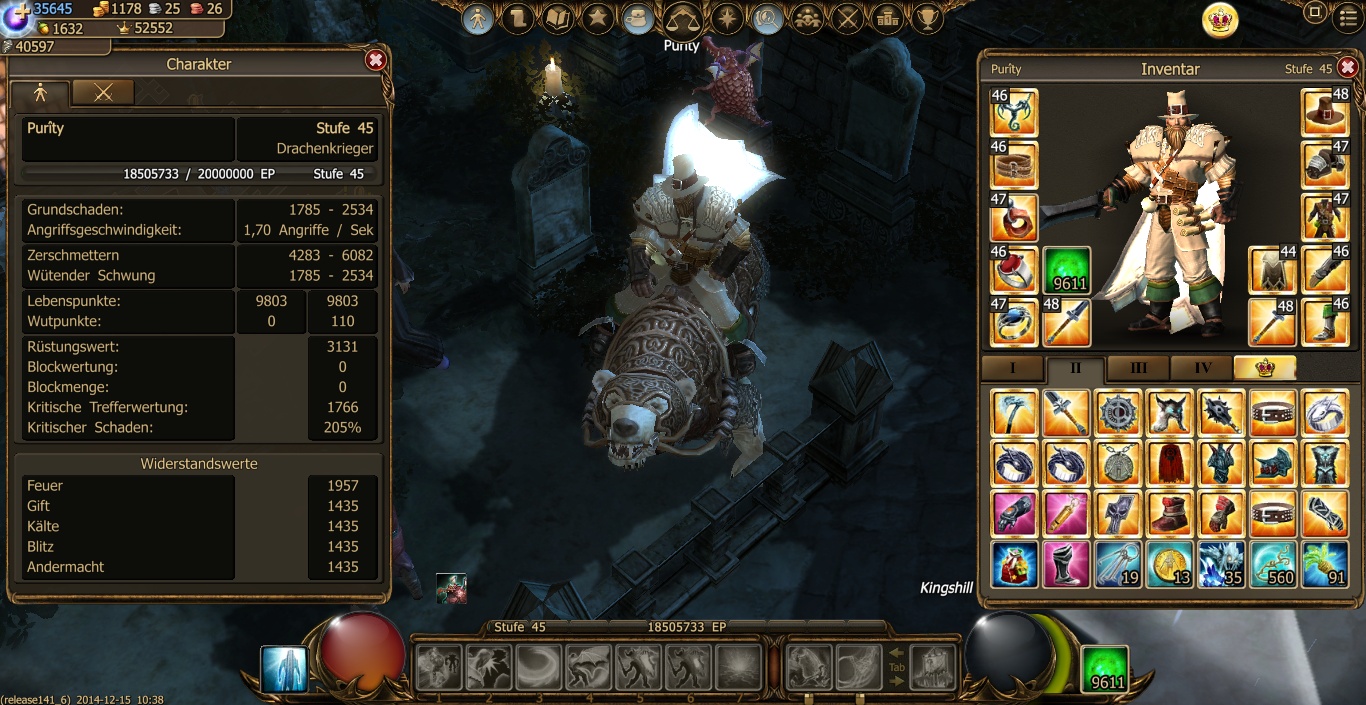Open inventory bag tab III
The height and width of the screenshot is (705, 1366).
pos(1138,368)
